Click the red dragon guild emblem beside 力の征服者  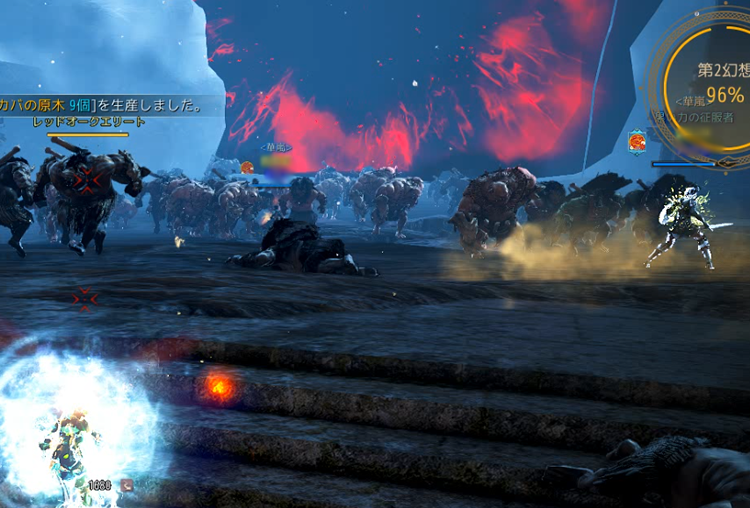[636, 142]
